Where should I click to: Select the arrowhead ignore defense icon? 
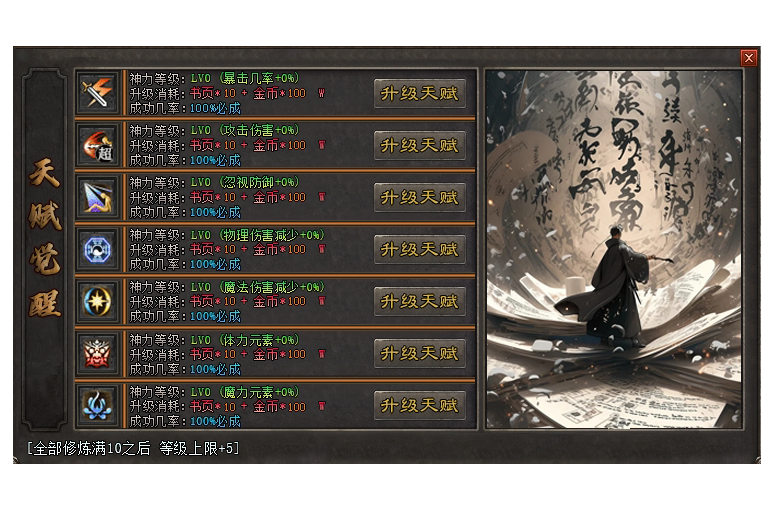point(99,198)
